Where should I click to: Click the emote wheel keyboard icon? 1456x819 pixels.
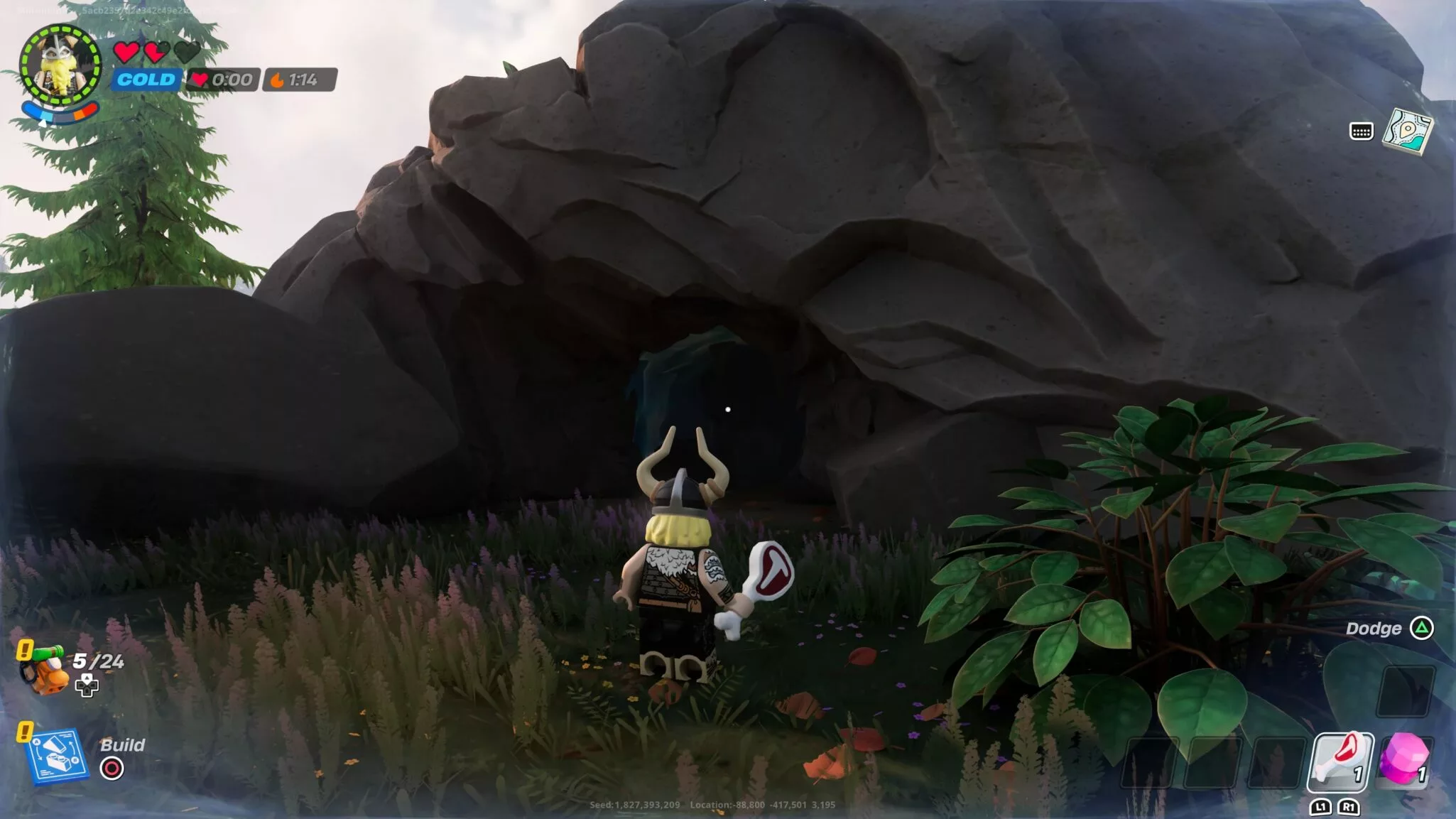(x=1362, y=132)
